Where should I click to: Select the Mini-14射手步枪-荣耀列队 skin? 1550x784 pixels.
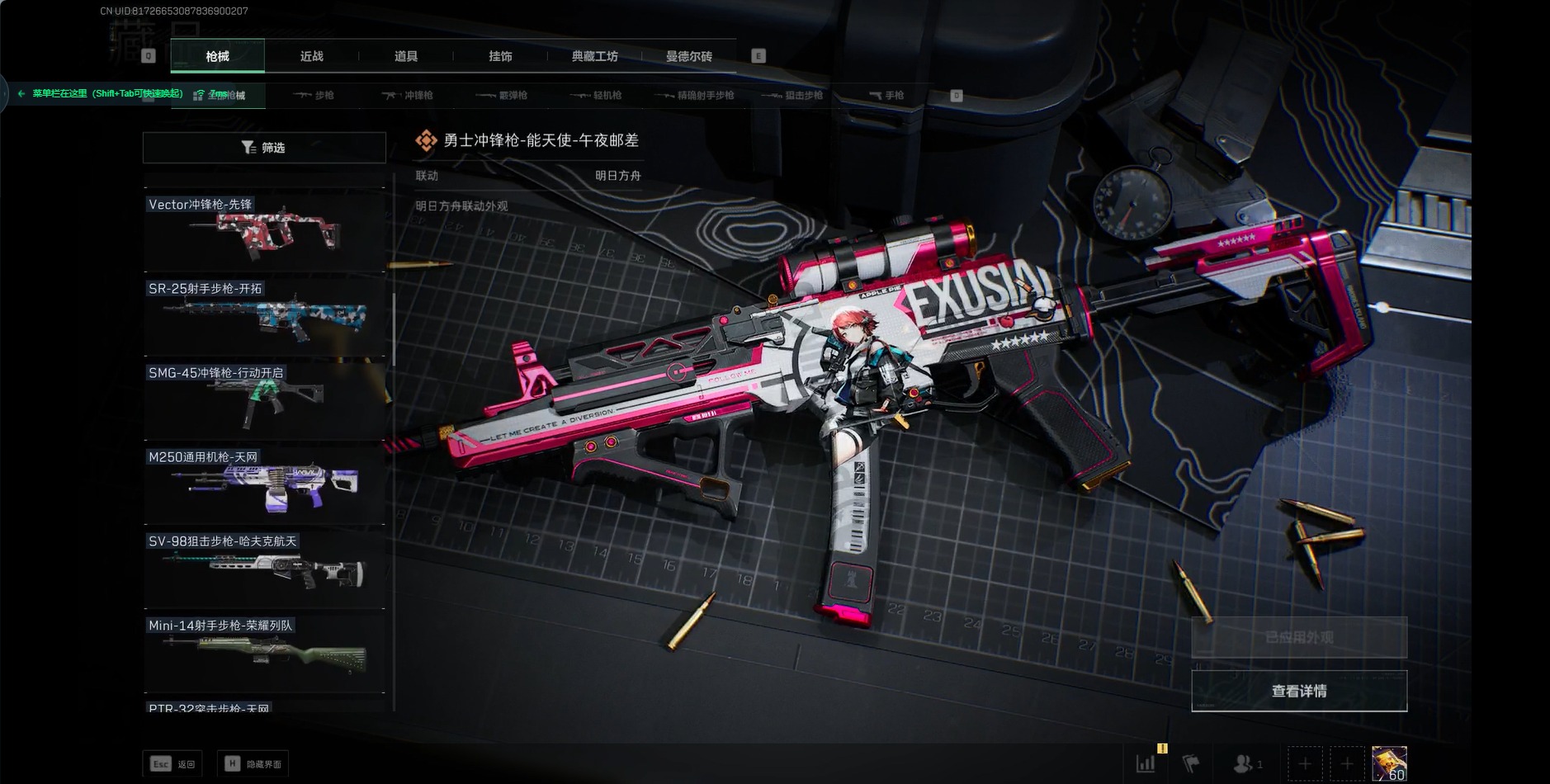pos(264,654)
